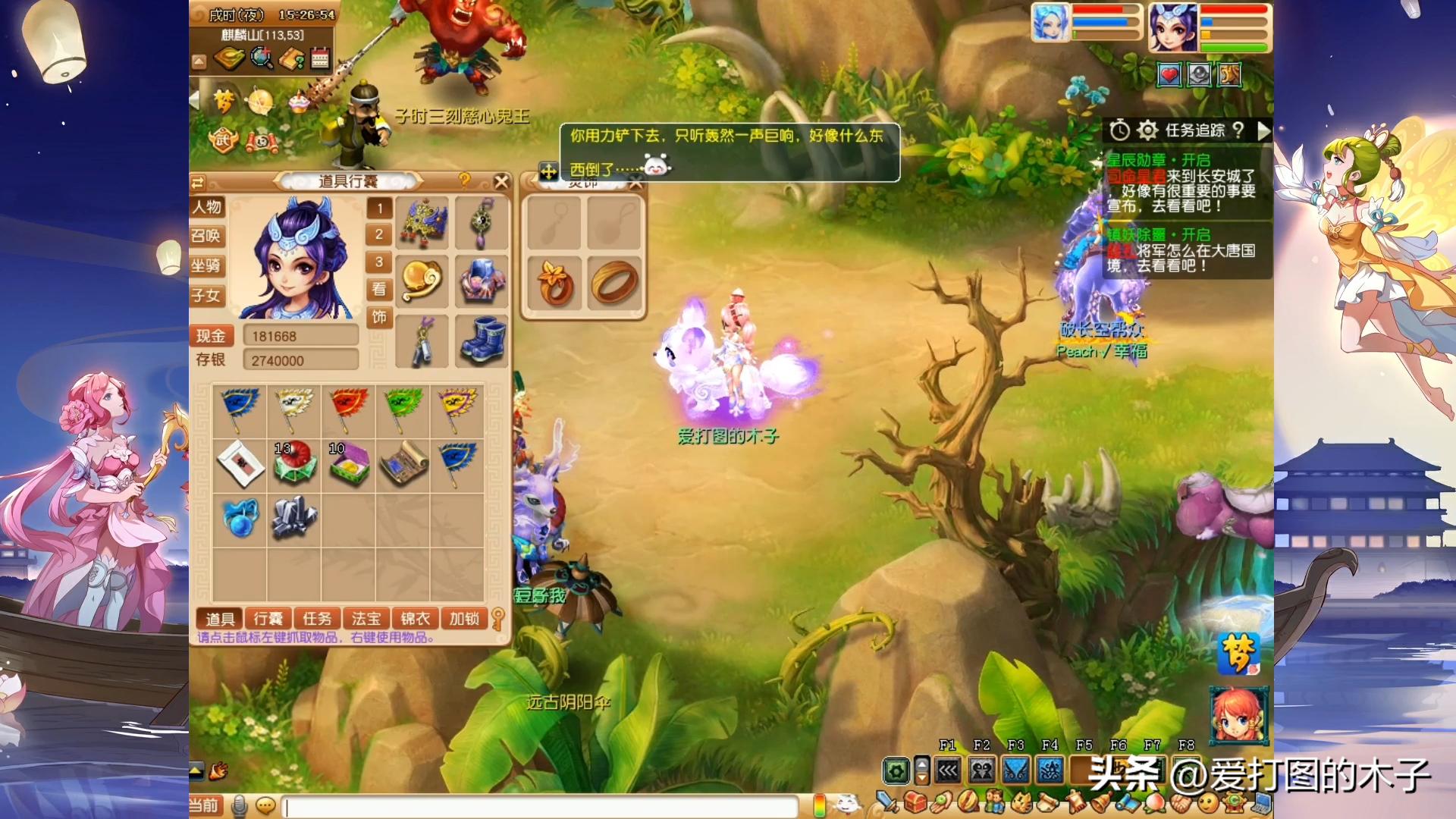Open the 任务 quest items tab
This screenshot has width=1456, height=819.
point(317,619)
